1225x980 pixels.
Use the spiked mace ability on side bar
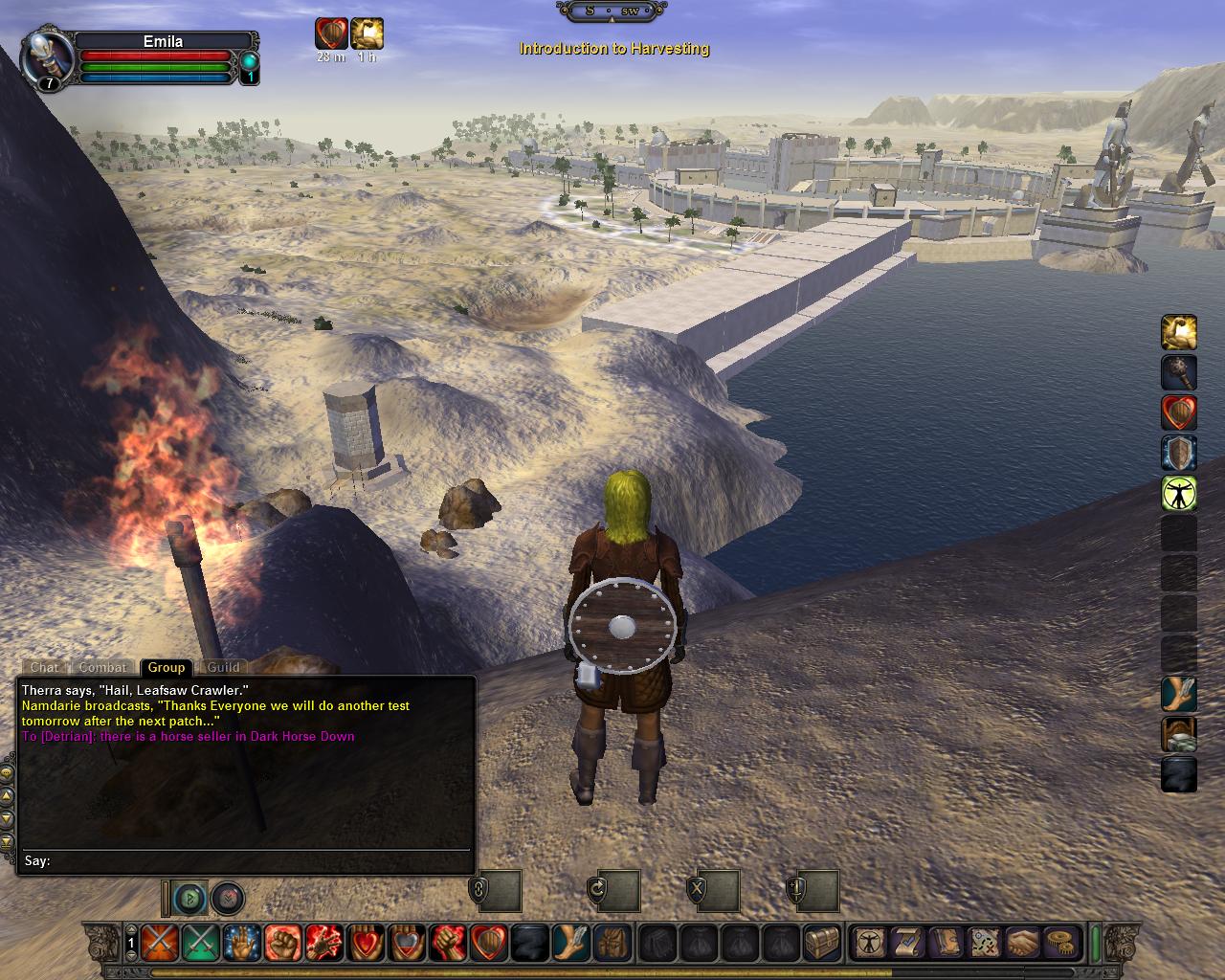(x=1179, y=373)
